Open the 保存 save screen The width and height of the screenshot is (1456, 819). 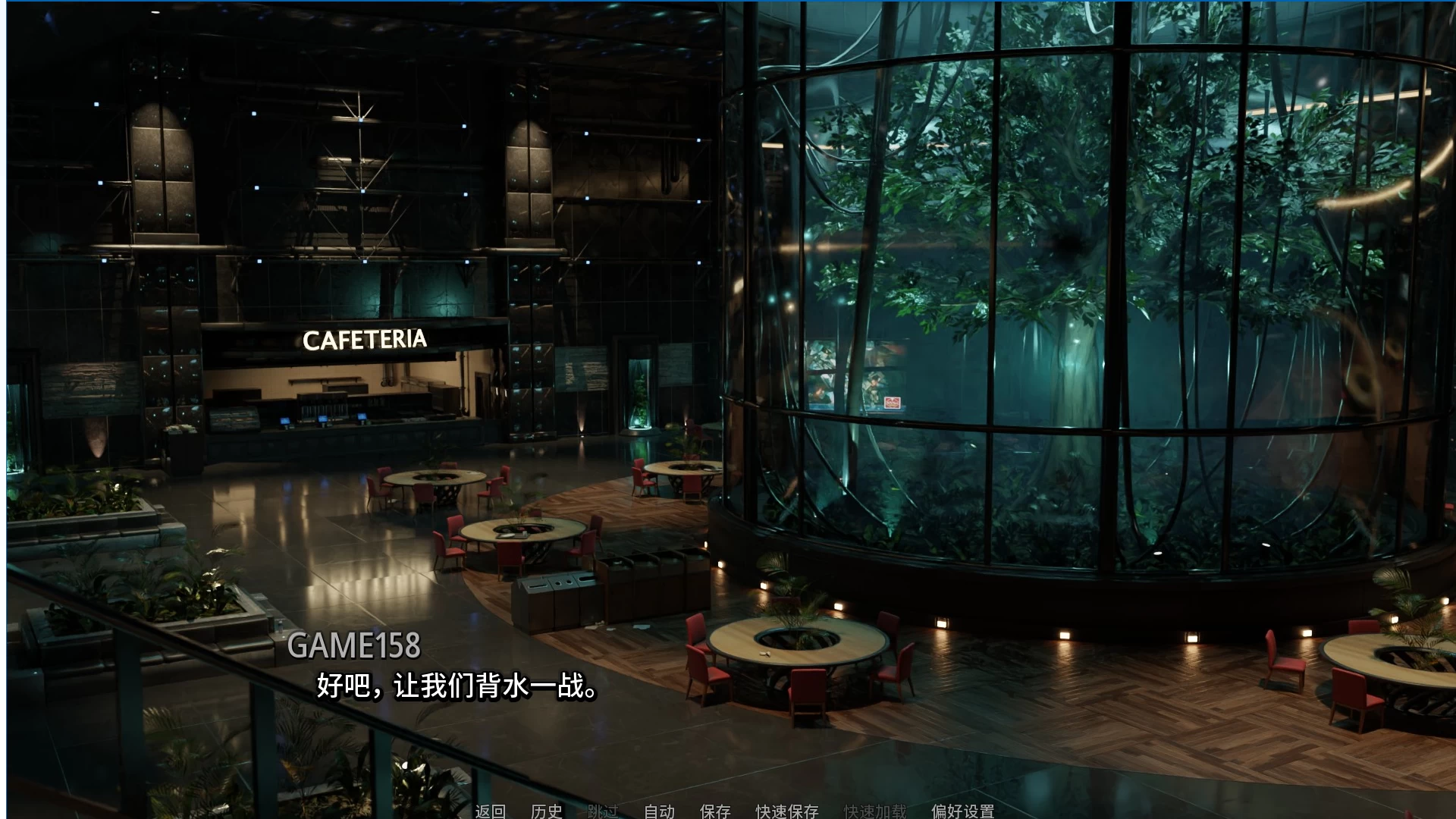[x=715, y=811]
